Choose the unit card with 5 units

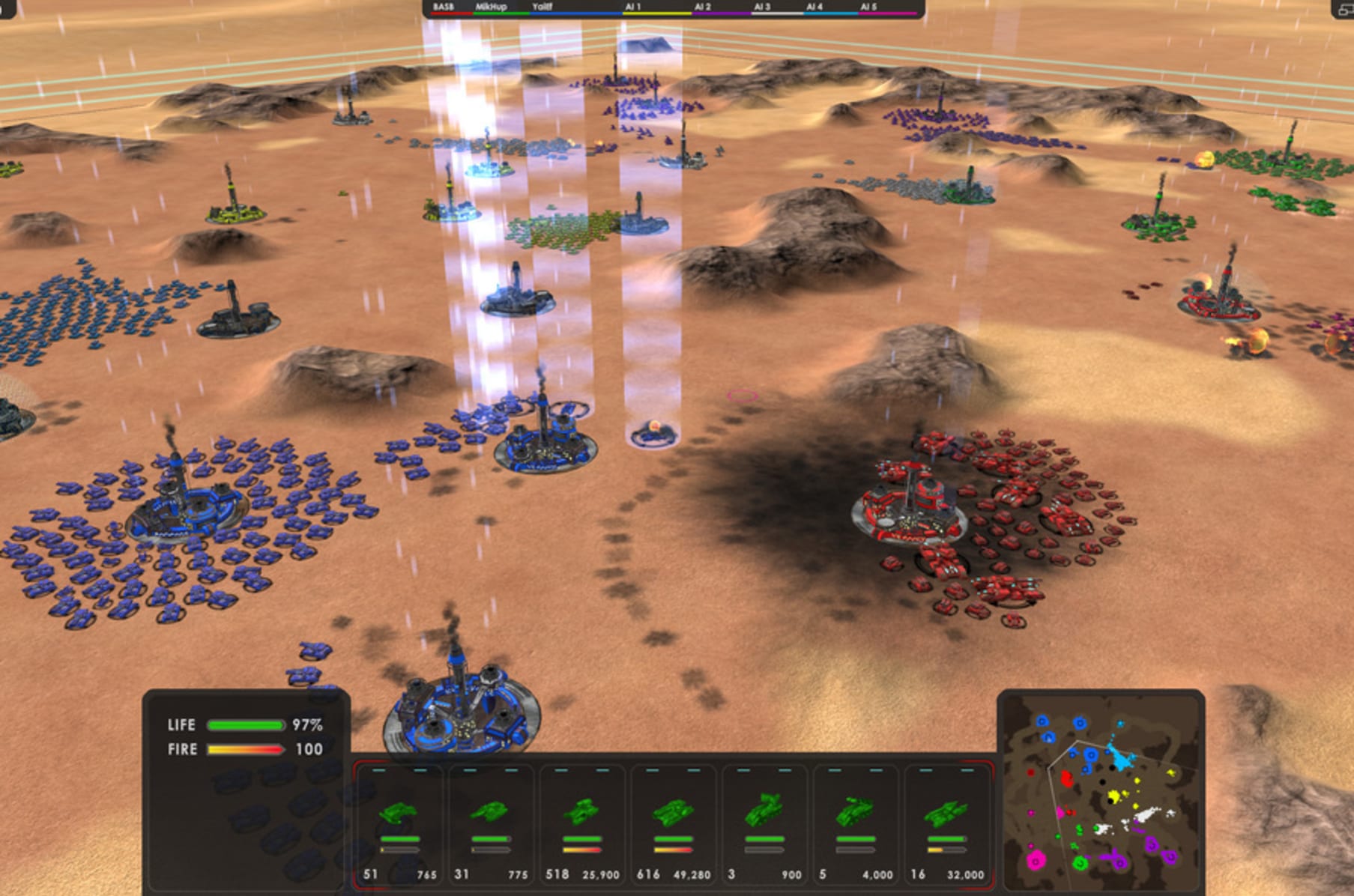856,824
